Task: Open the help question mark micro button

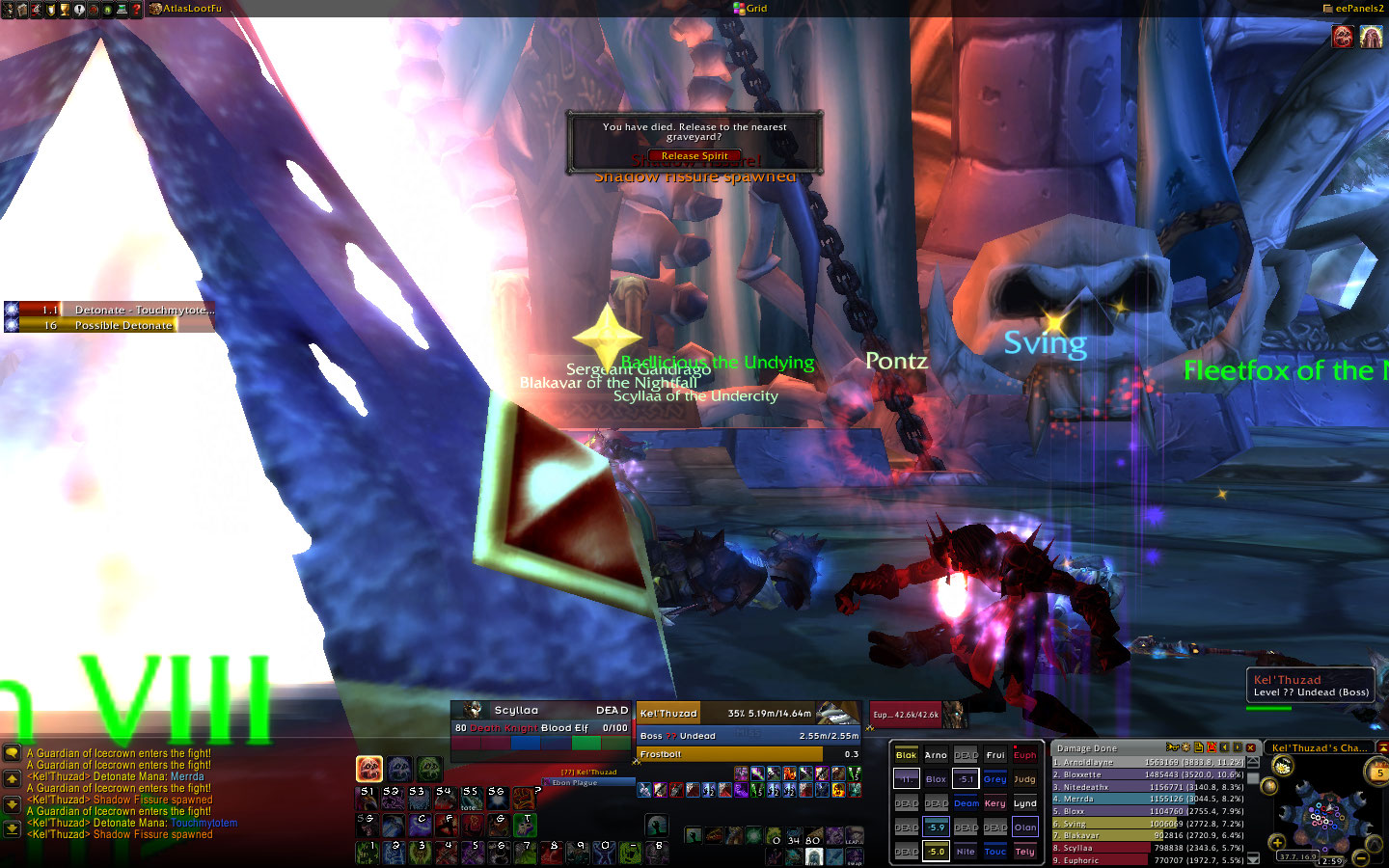Action: pos(136,9)
